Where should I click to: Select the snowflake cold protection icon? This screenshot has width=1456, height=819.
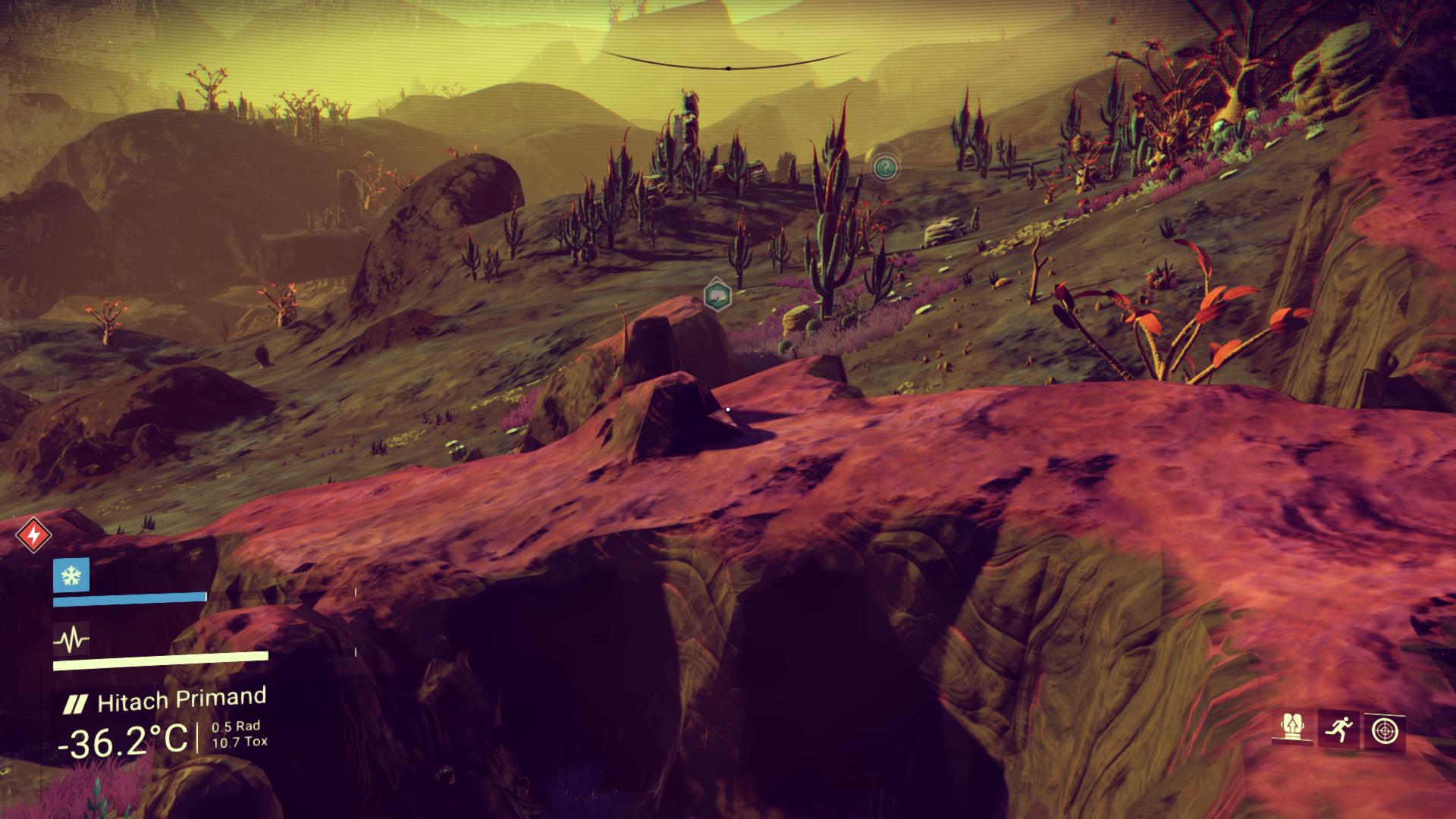pos(71,576)
